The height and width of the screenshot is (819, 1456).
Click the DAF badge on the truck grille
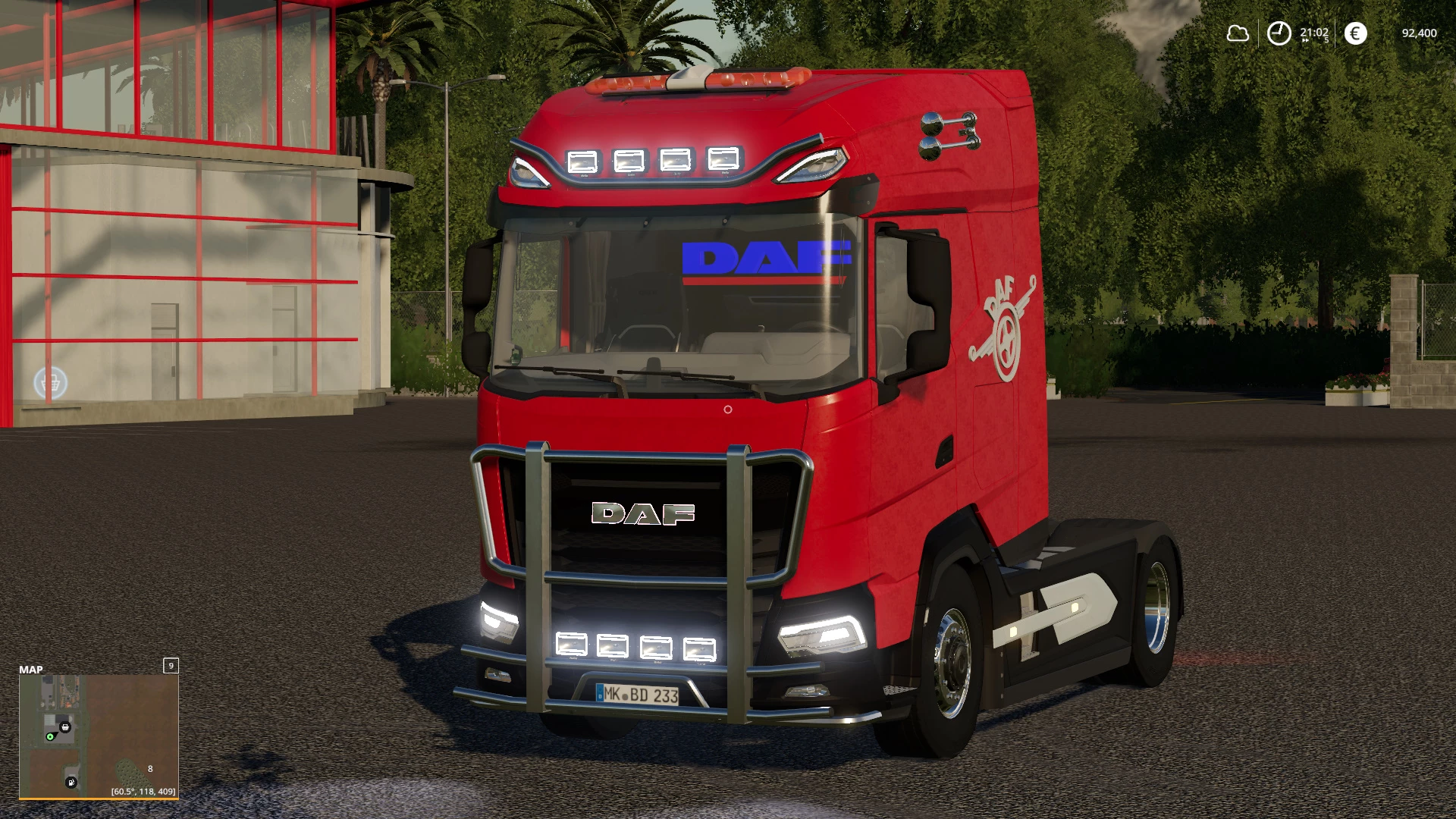(643, 514)
